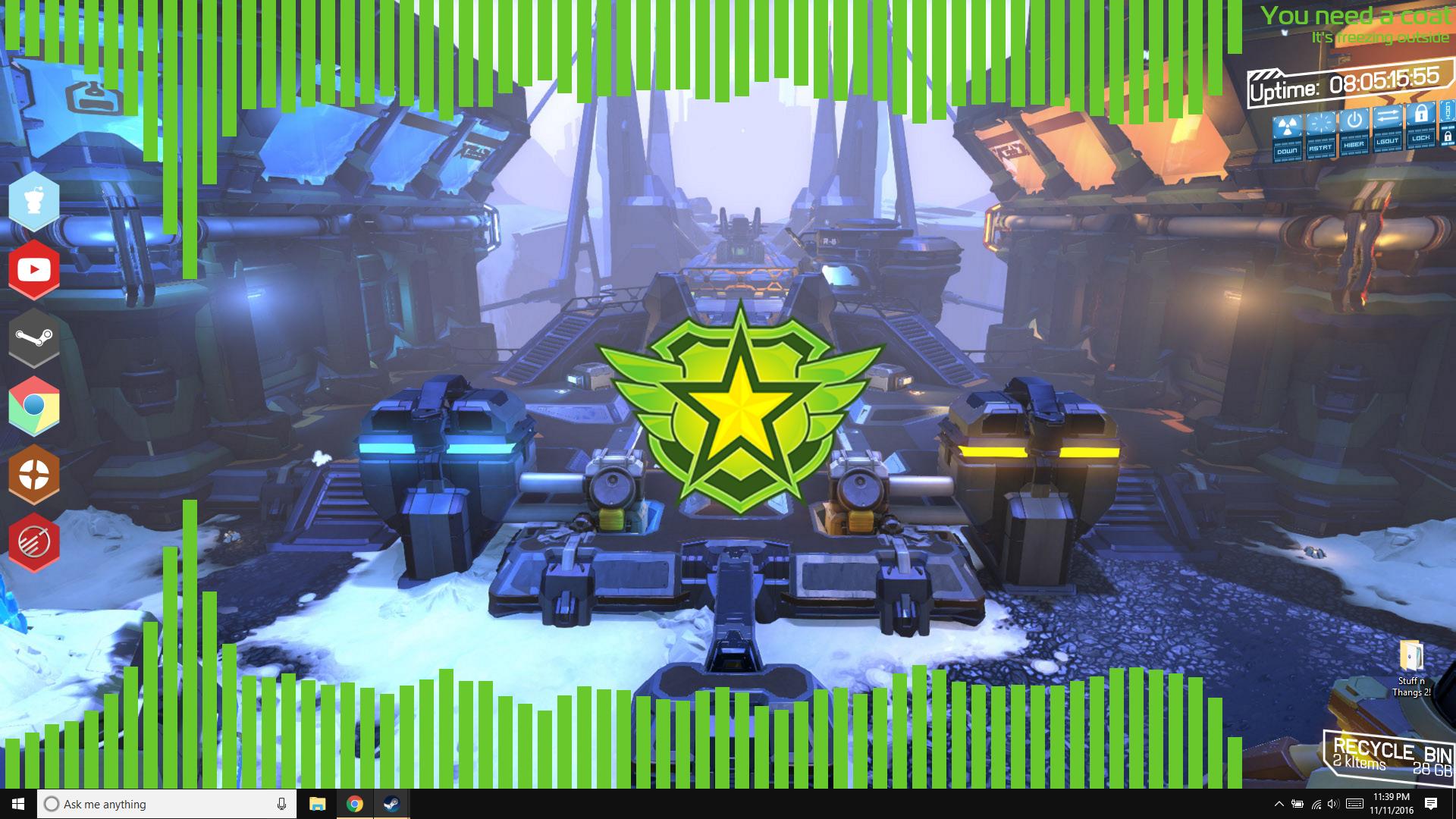Open YouTube from the hexagonal sidebar launcher
This screenshot has height=819, width=1456.
pyautogui.click(x=33, y=269)
